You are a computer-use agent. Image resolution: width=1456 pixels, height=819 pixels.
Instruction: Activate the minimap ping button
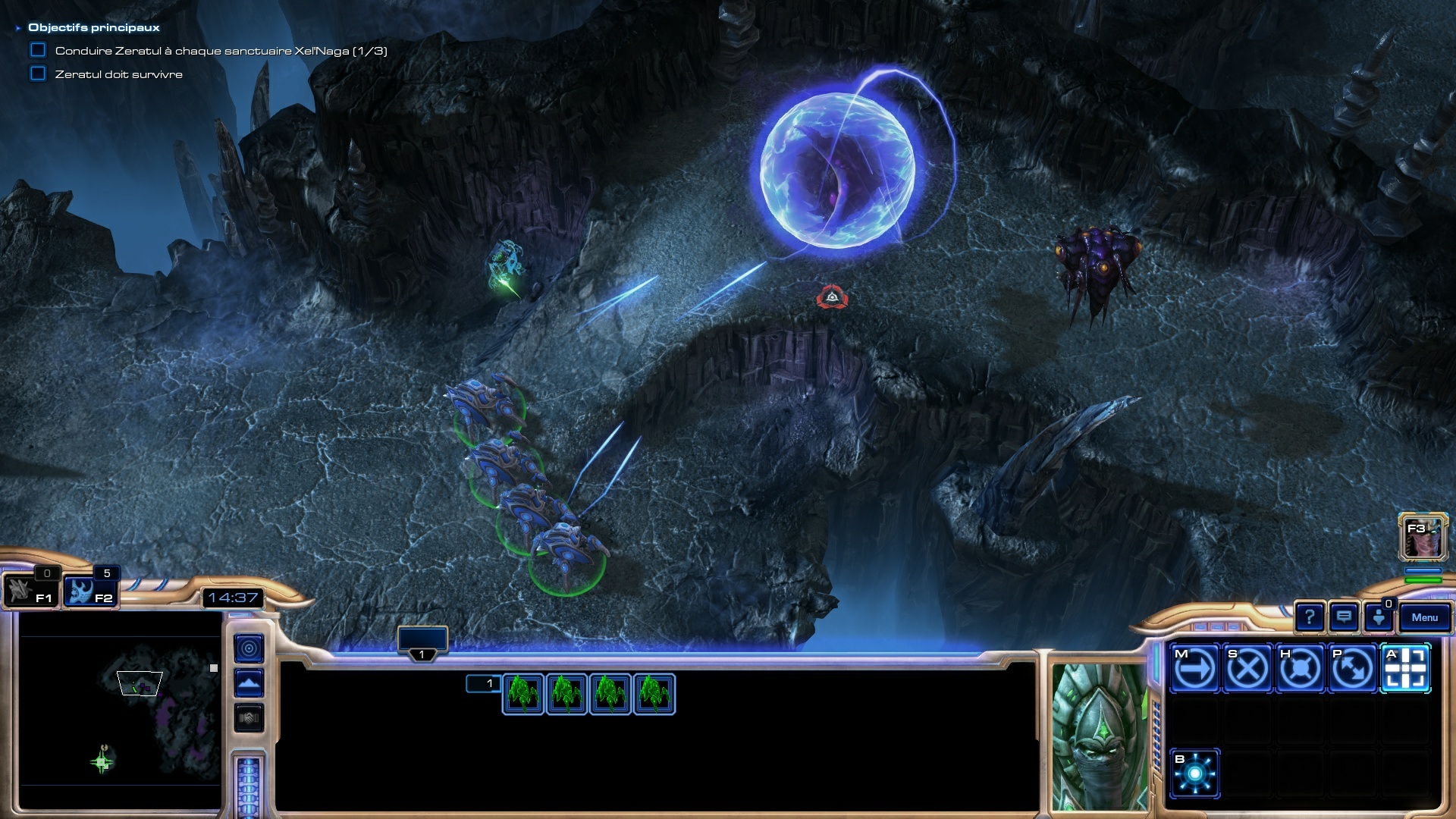coord(249,648)
